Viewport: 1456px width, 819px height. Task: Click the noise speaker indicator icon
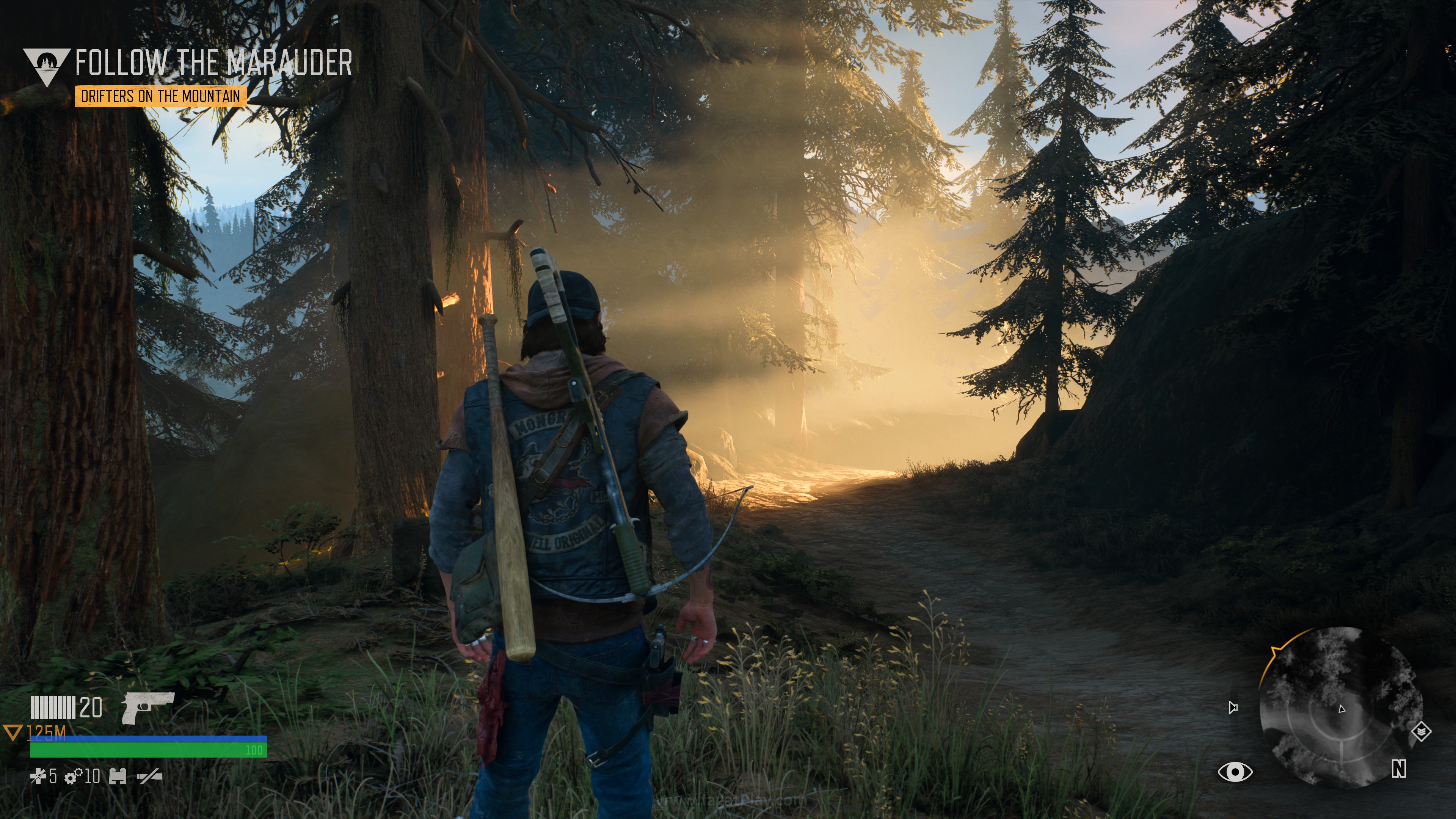[1233, 707]
